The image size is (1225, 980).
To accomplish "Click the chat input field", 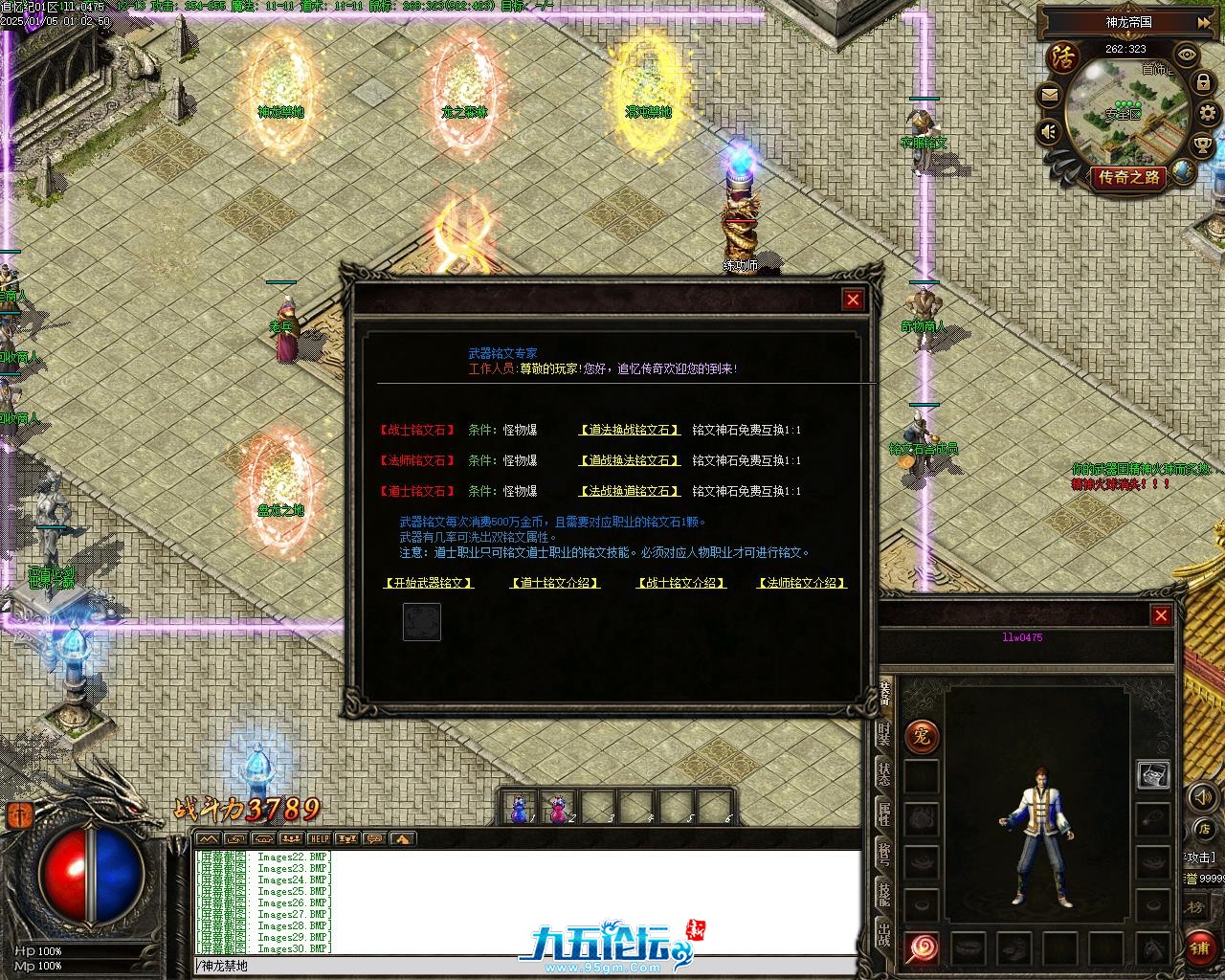I will pos(526,967).
